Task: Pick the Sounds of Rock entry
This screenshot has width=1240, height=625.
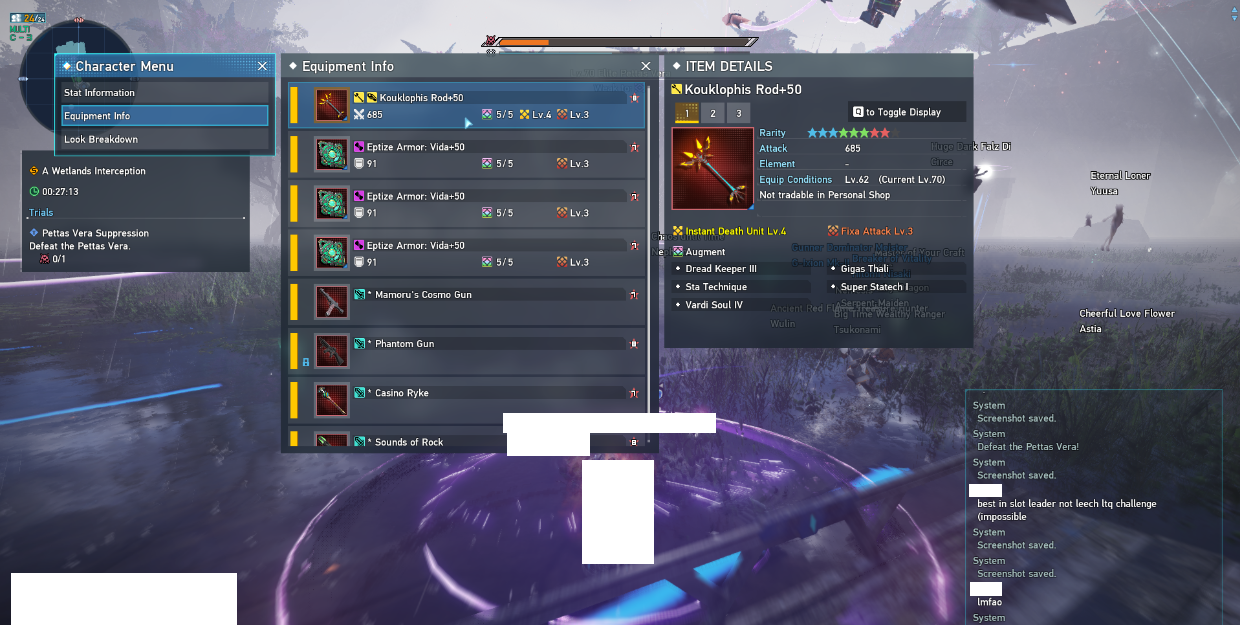Action: pos(468,441)
